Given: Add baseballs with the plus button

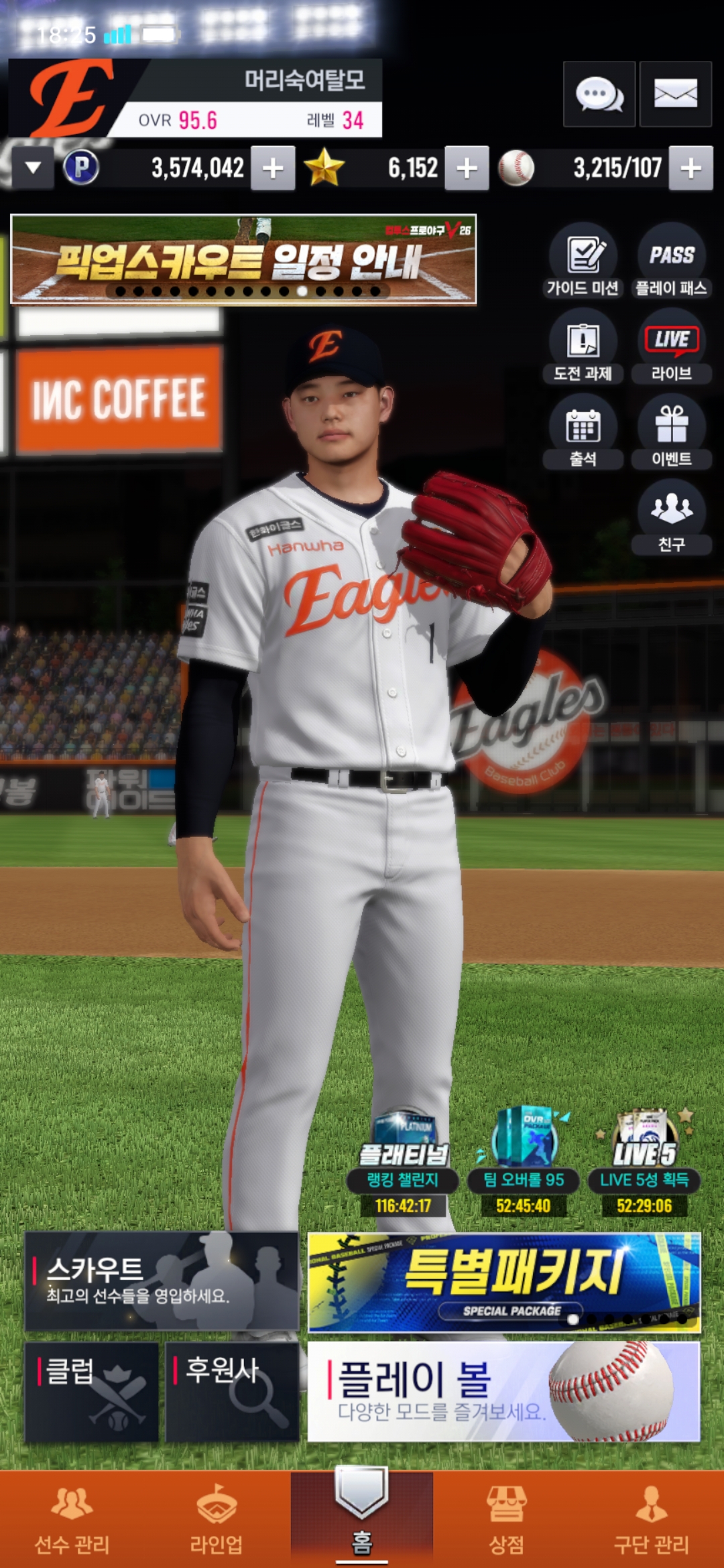Looking at the screenshot, I should (x=691, y=168).
